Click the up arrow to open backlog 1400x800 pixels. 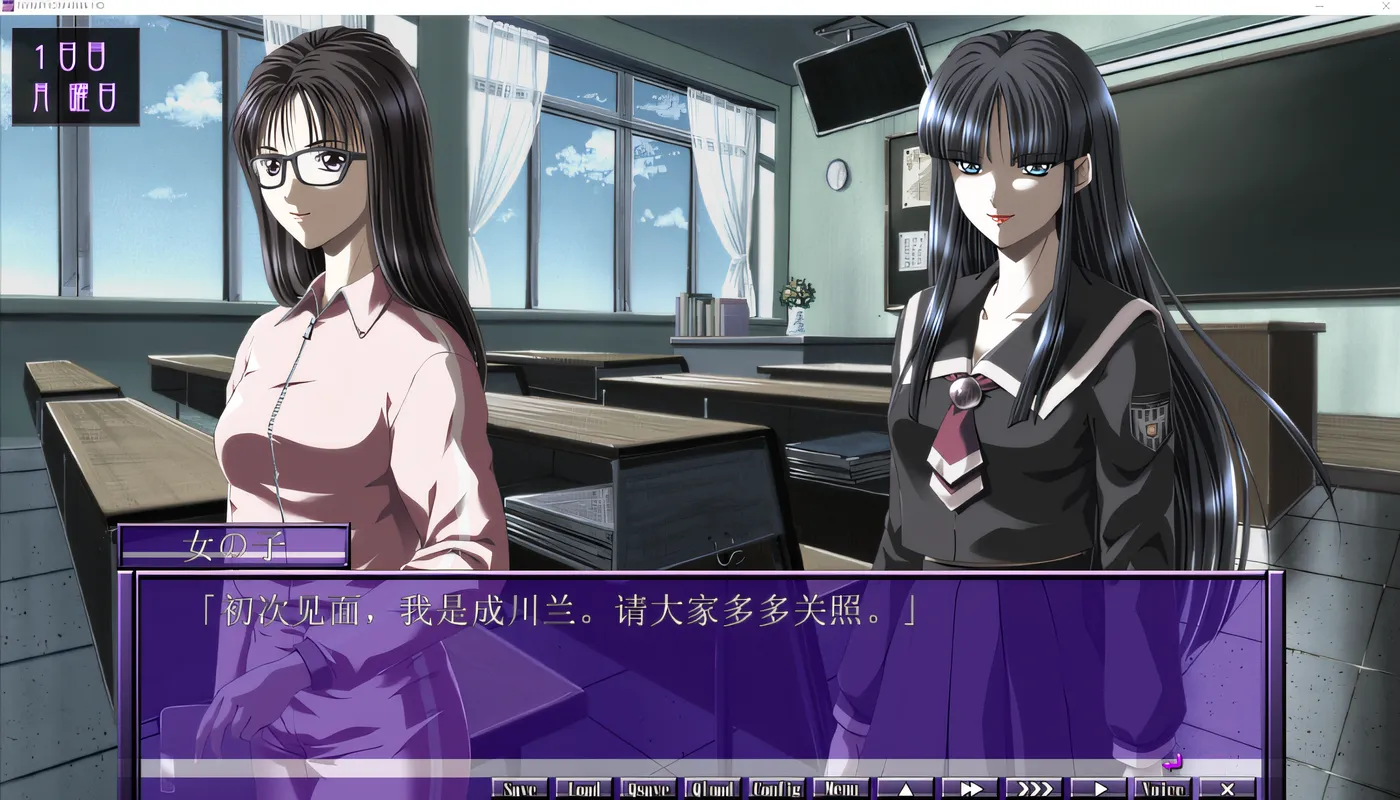point(907,788)
